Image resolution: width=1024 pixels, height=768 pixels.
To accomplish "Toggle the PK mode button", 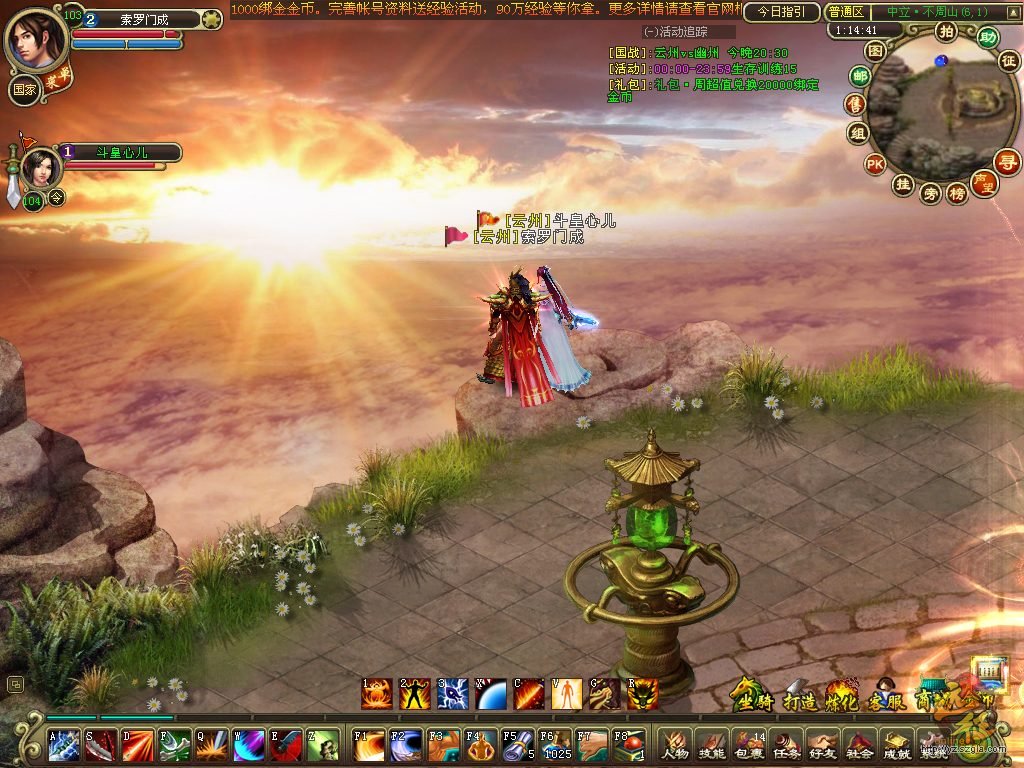I will pos(875,164).
